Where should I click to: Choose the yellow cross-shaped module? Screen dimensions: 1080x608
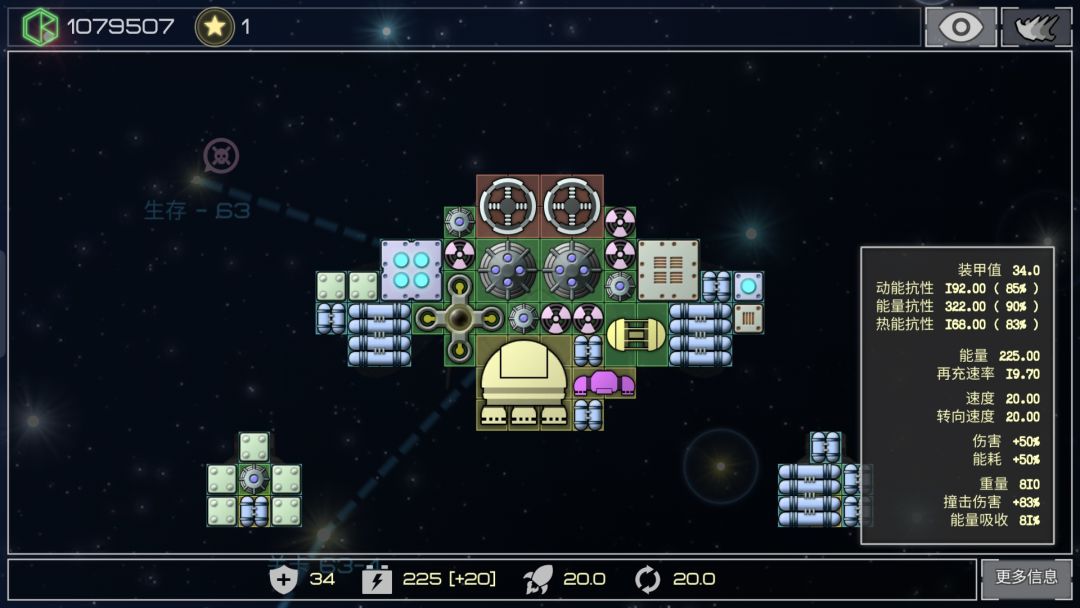coord(459,318)
